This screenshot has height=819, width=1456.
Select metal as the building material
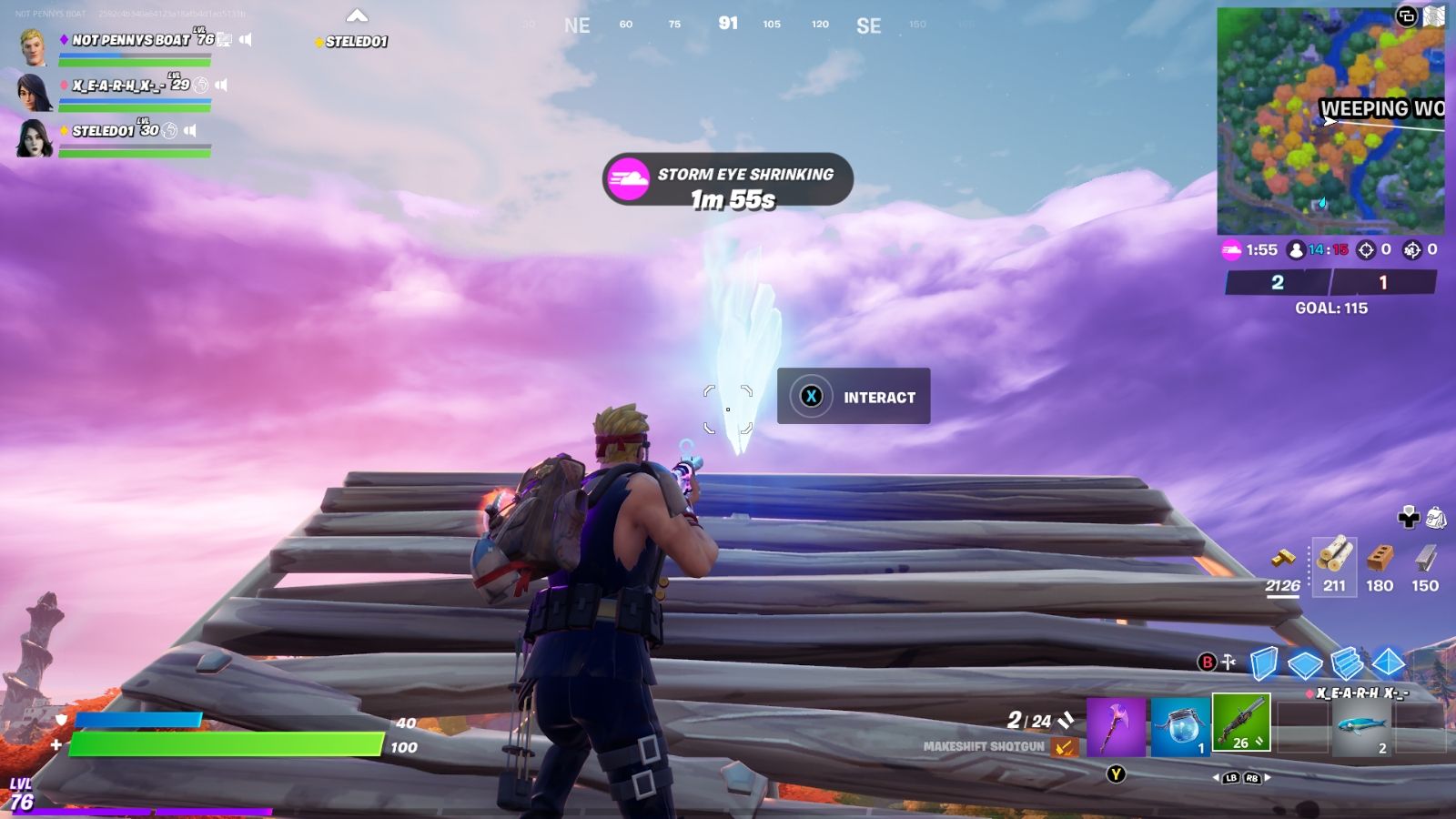[x=1425, y=565]
